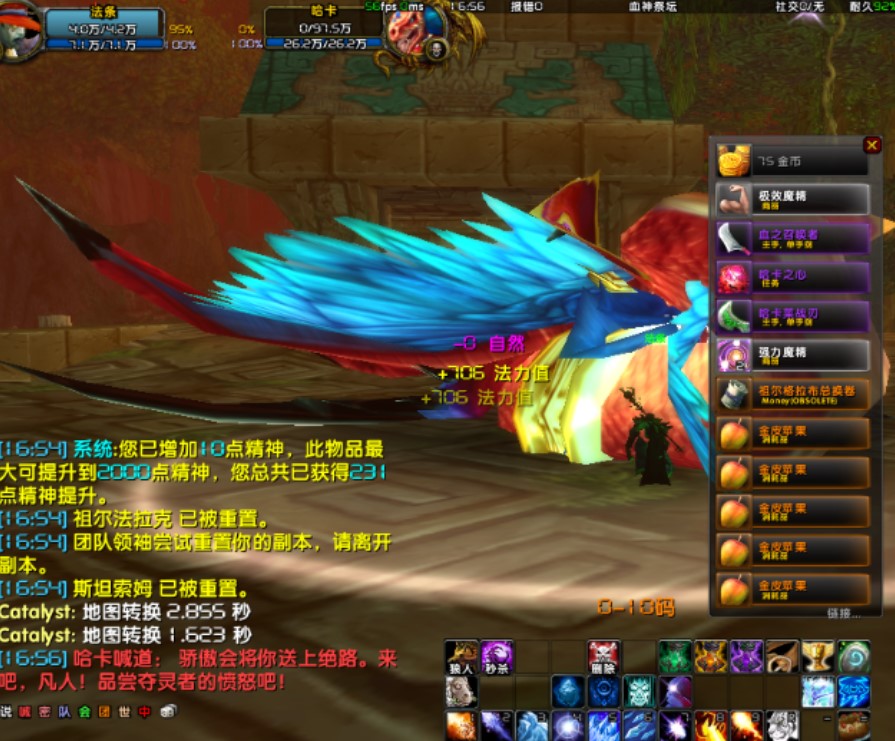This screenshot has height=741, width=895.
Task: Take the purple swirl item stack
Action: pyautogui.click(x=733, y=355)
